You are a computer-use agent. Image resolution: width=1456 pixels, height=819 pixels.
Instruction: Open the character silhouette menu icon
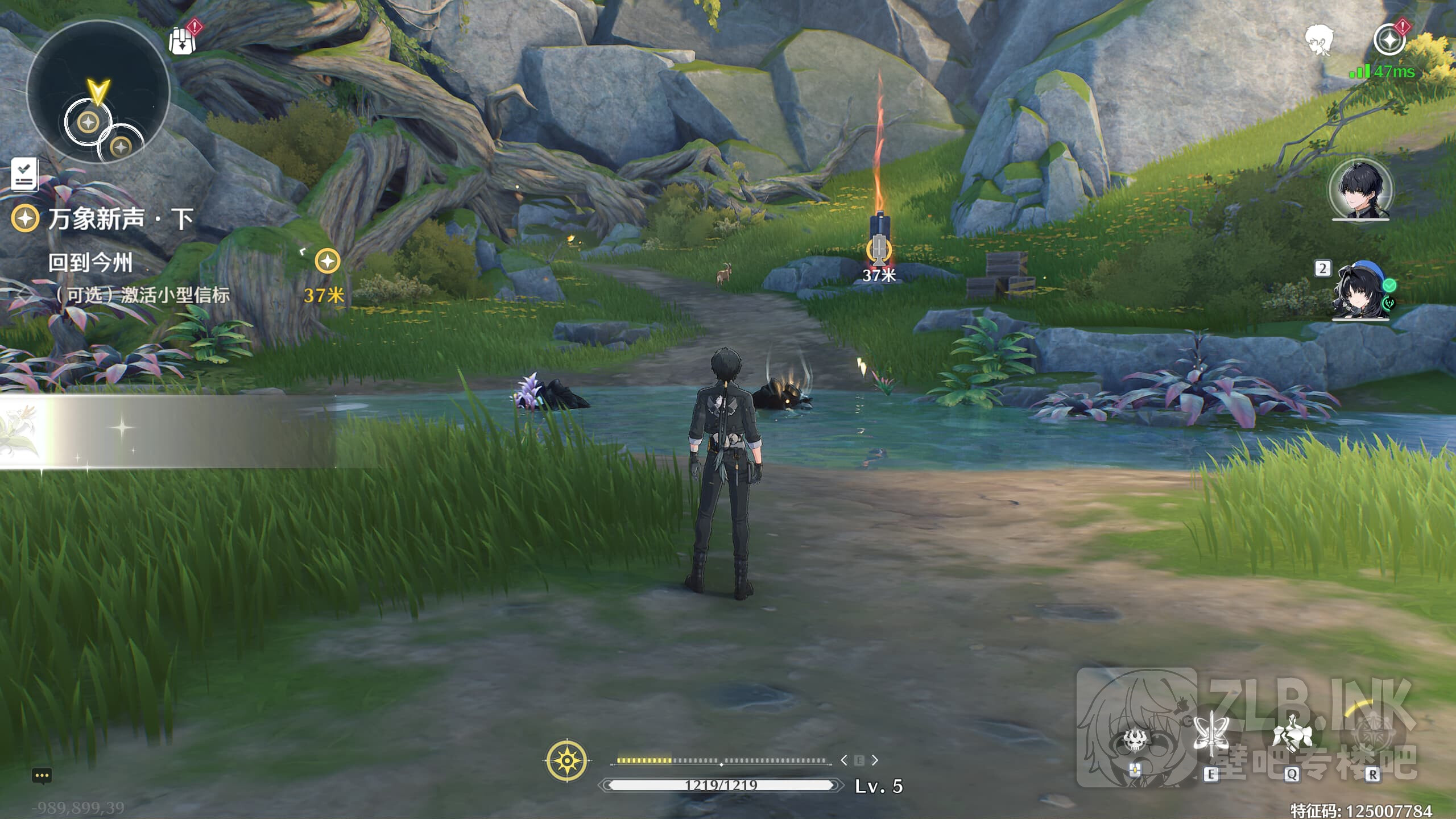[x=1318, y=40]
